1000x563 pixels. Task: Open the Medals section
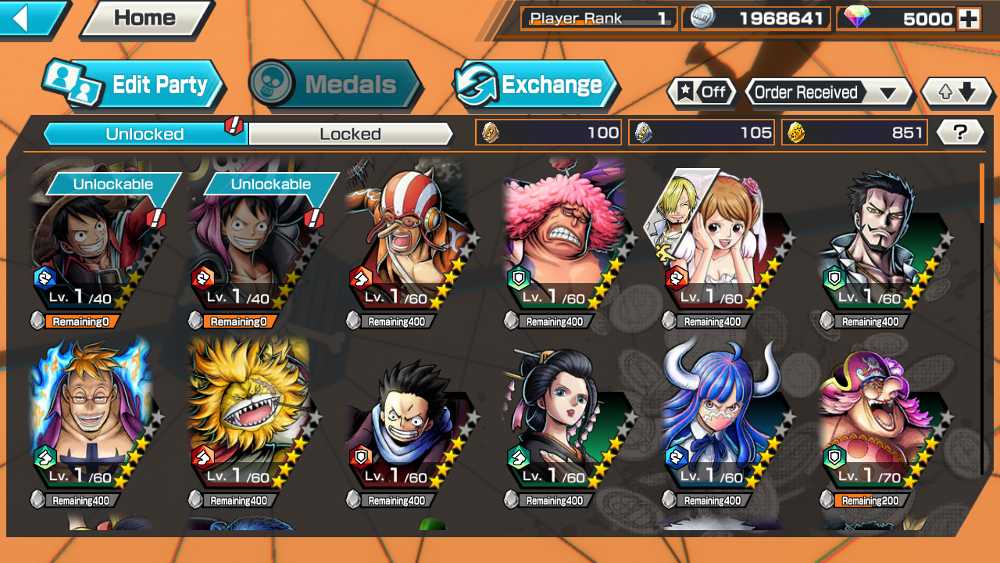tap(335, 84)
